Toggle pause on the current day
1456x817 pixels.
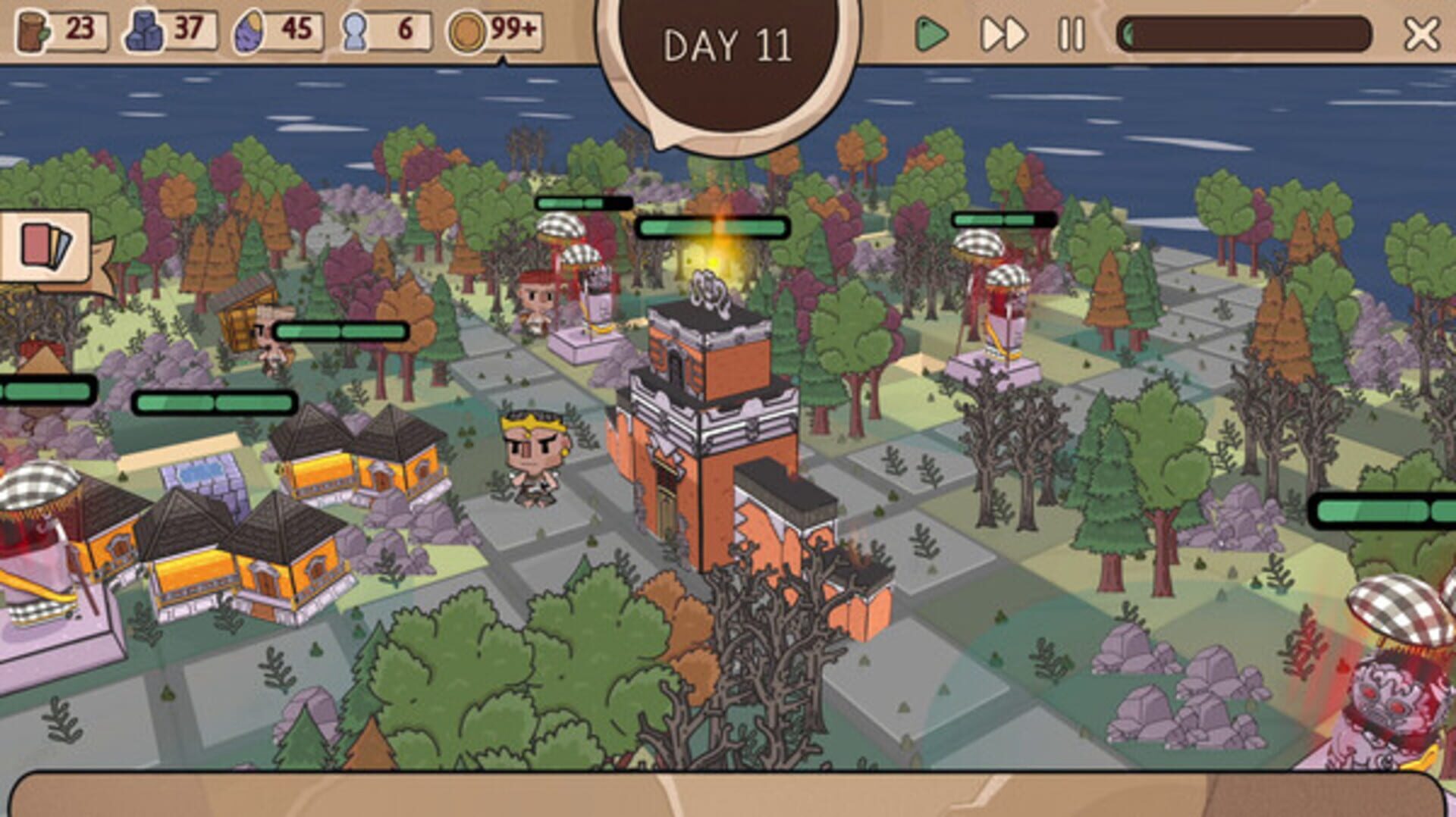click(x=1069, y=32)
